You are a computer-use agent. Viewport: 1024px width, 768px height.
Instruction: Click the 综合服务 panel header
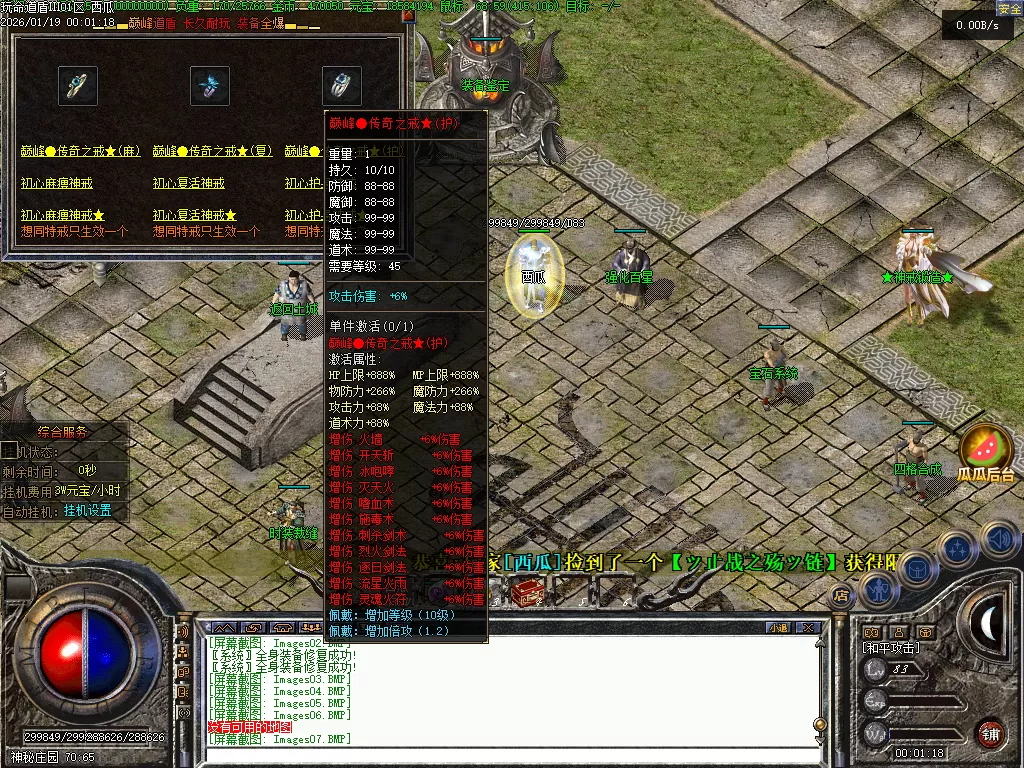pyautogui.click(x=62, y=433)
